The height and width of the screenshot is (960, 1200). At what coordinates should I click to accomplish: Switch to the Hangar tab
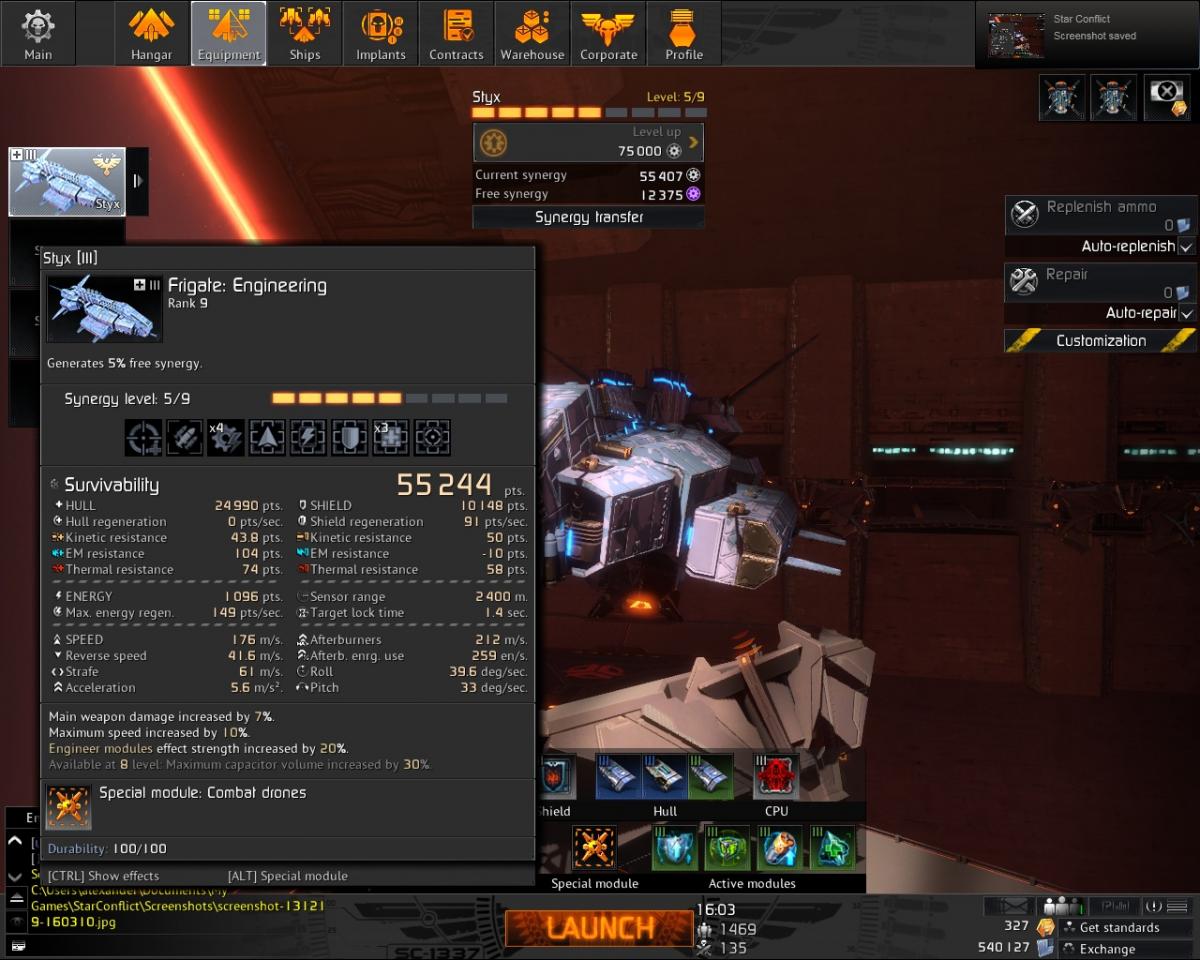151,33
